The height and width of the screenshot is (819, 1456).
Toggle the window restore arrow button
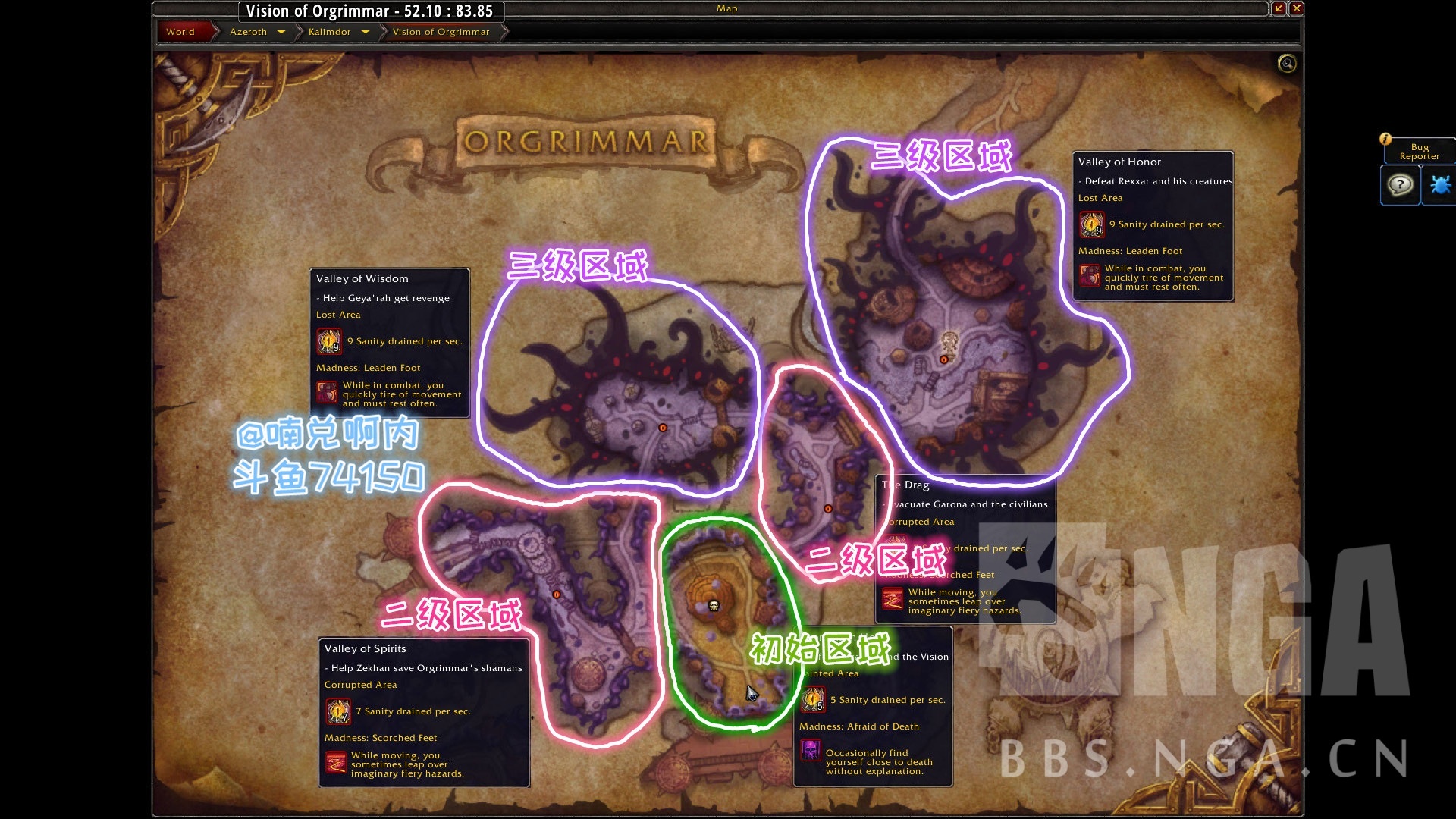tap(1277, 10)
